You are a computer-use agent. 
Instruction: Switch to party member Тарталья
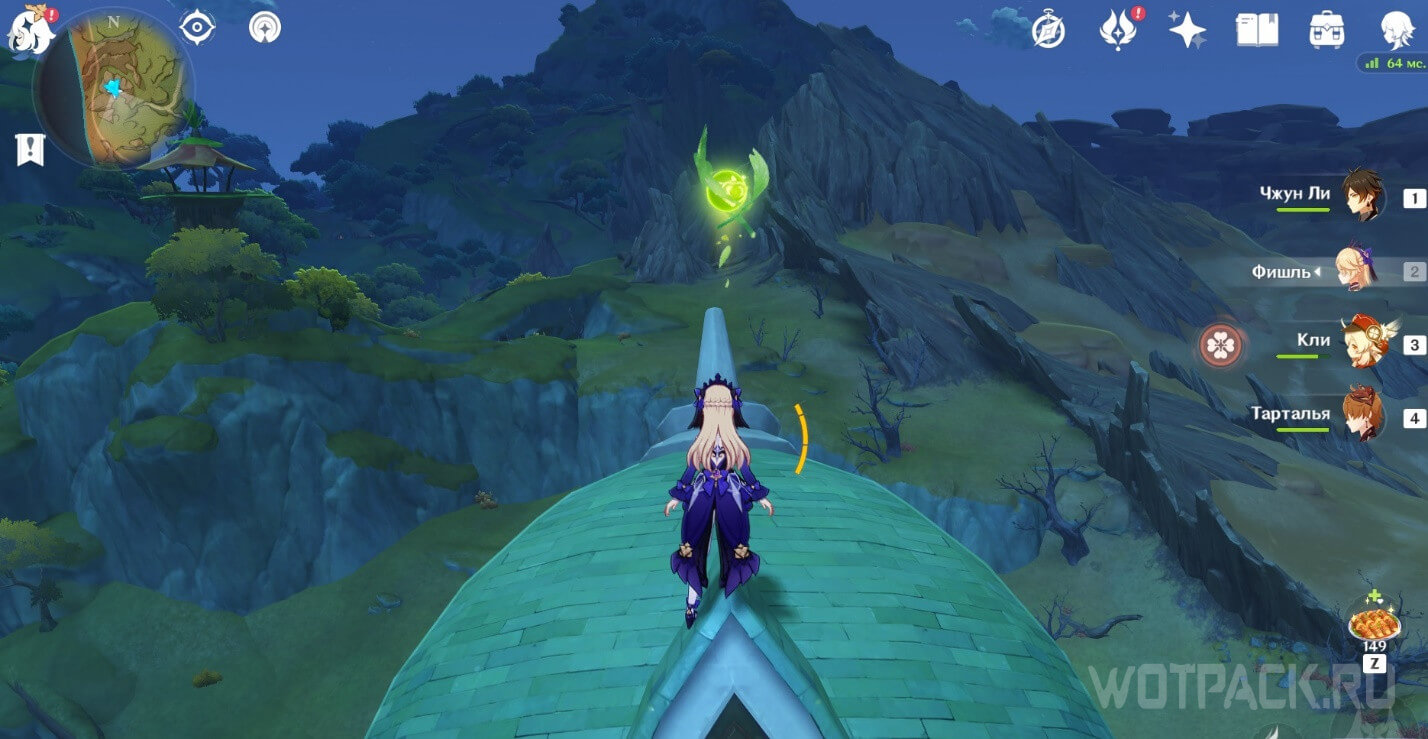[1362, 416]
